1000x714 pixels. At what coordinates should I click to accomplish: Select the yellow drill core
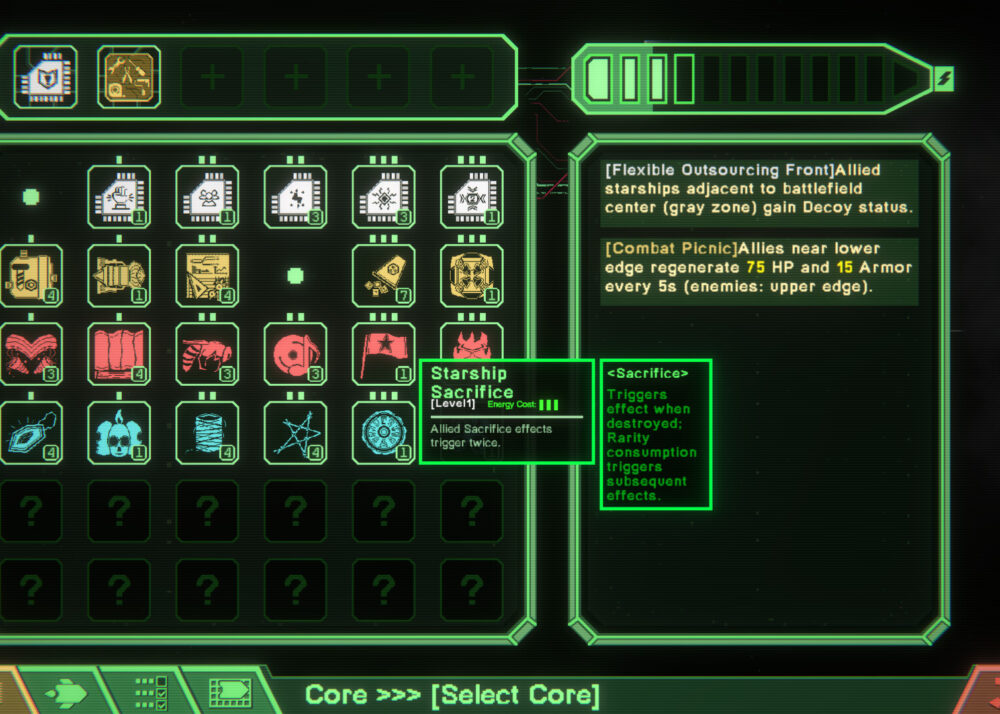pyautogui.click(x=119, y=275)
